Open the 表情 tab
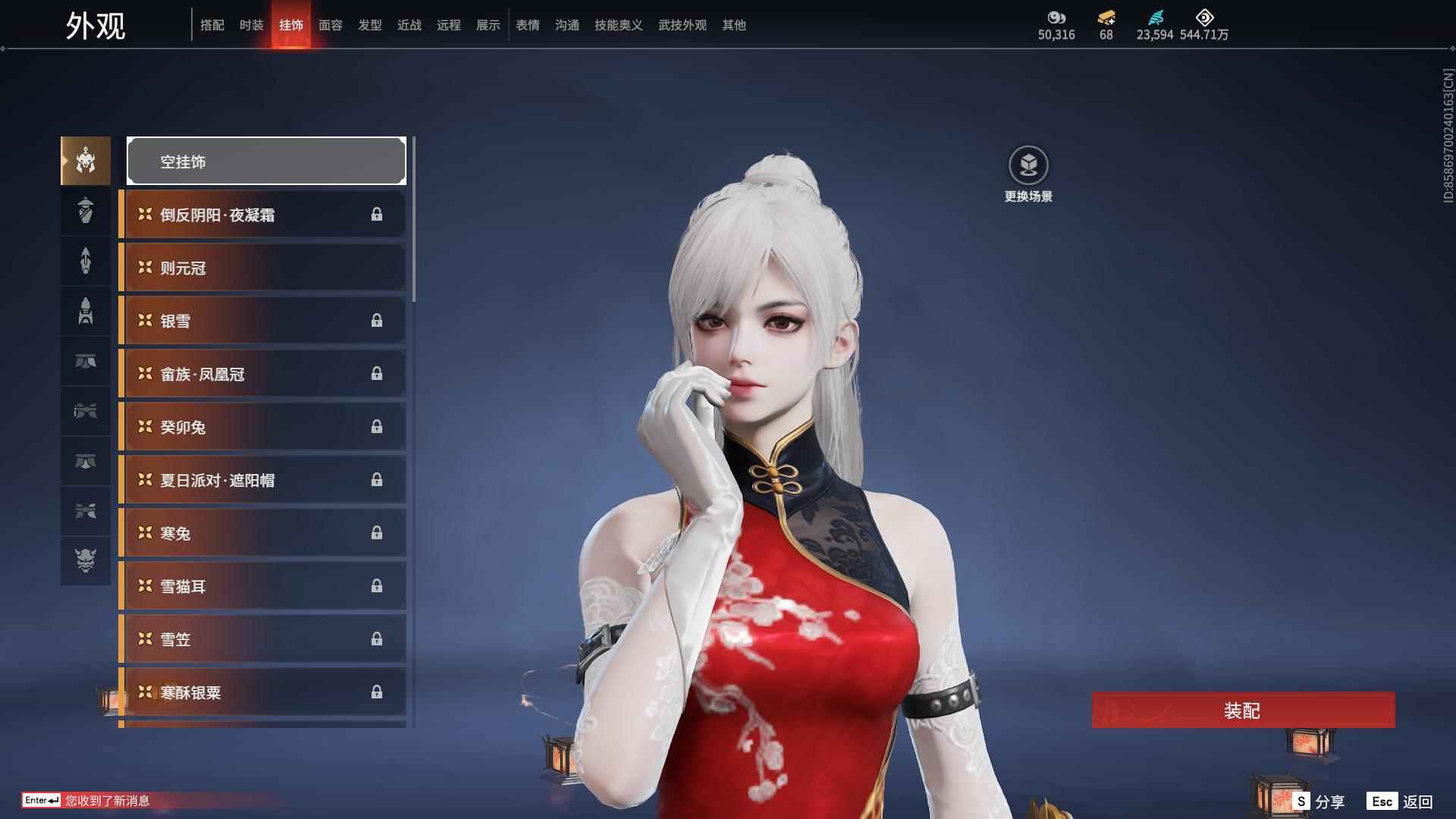The height and width of the screenshot is (819, 1456). tap(527, 25)
